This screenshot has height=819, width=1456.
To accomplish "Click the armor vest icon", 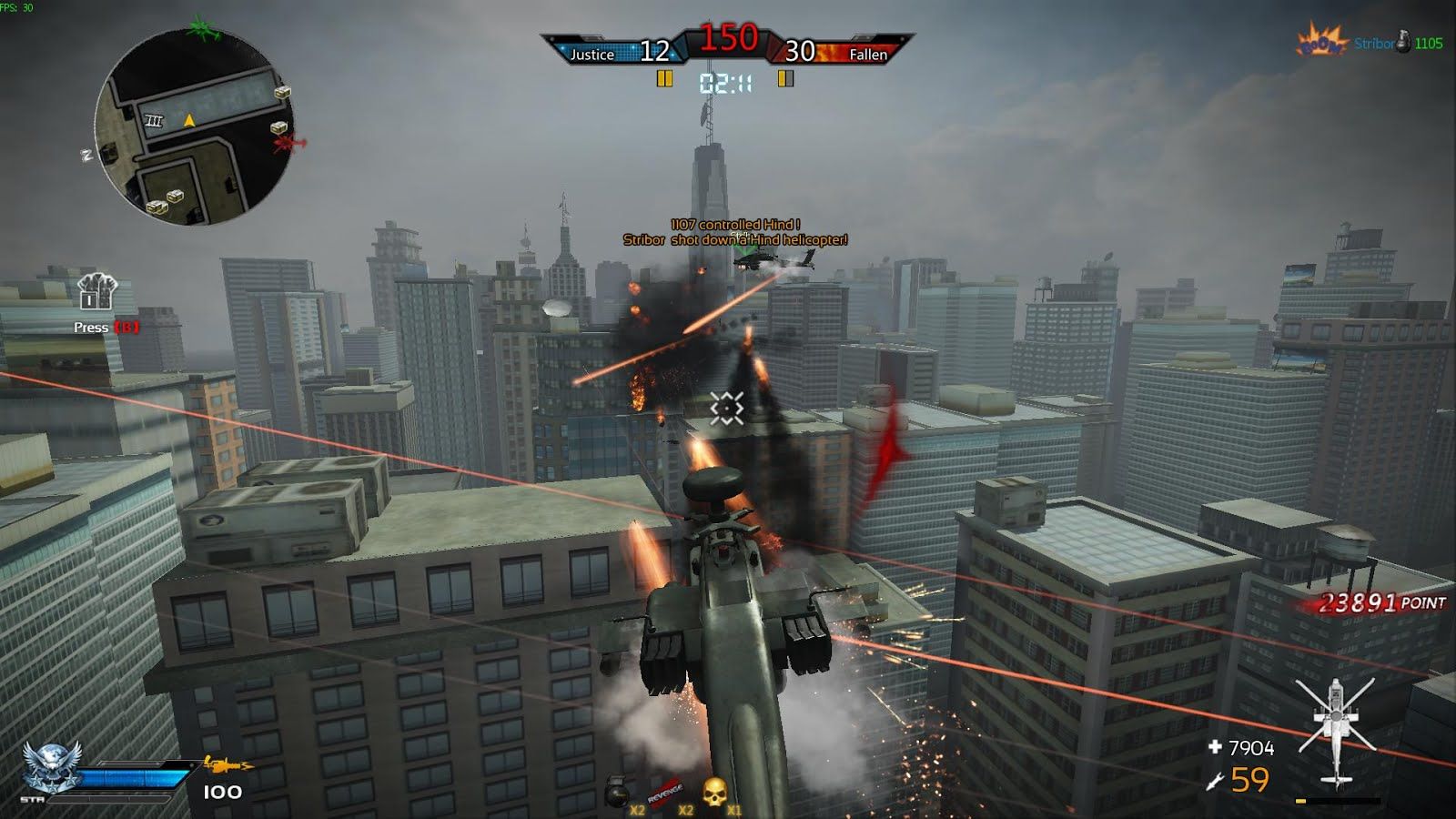I will point(96,293).
